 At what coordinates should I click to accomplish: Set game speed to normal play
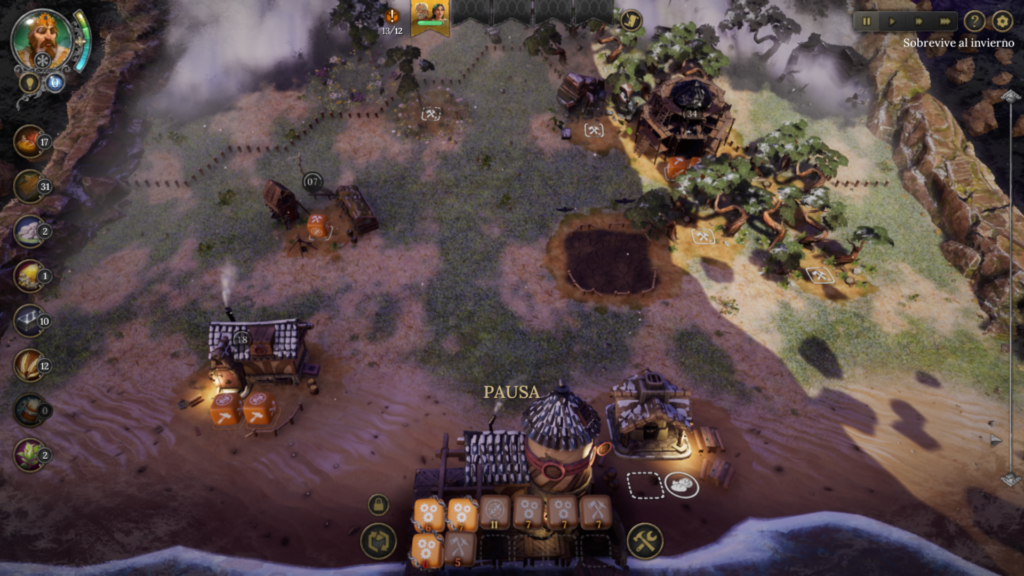point(892,21)
